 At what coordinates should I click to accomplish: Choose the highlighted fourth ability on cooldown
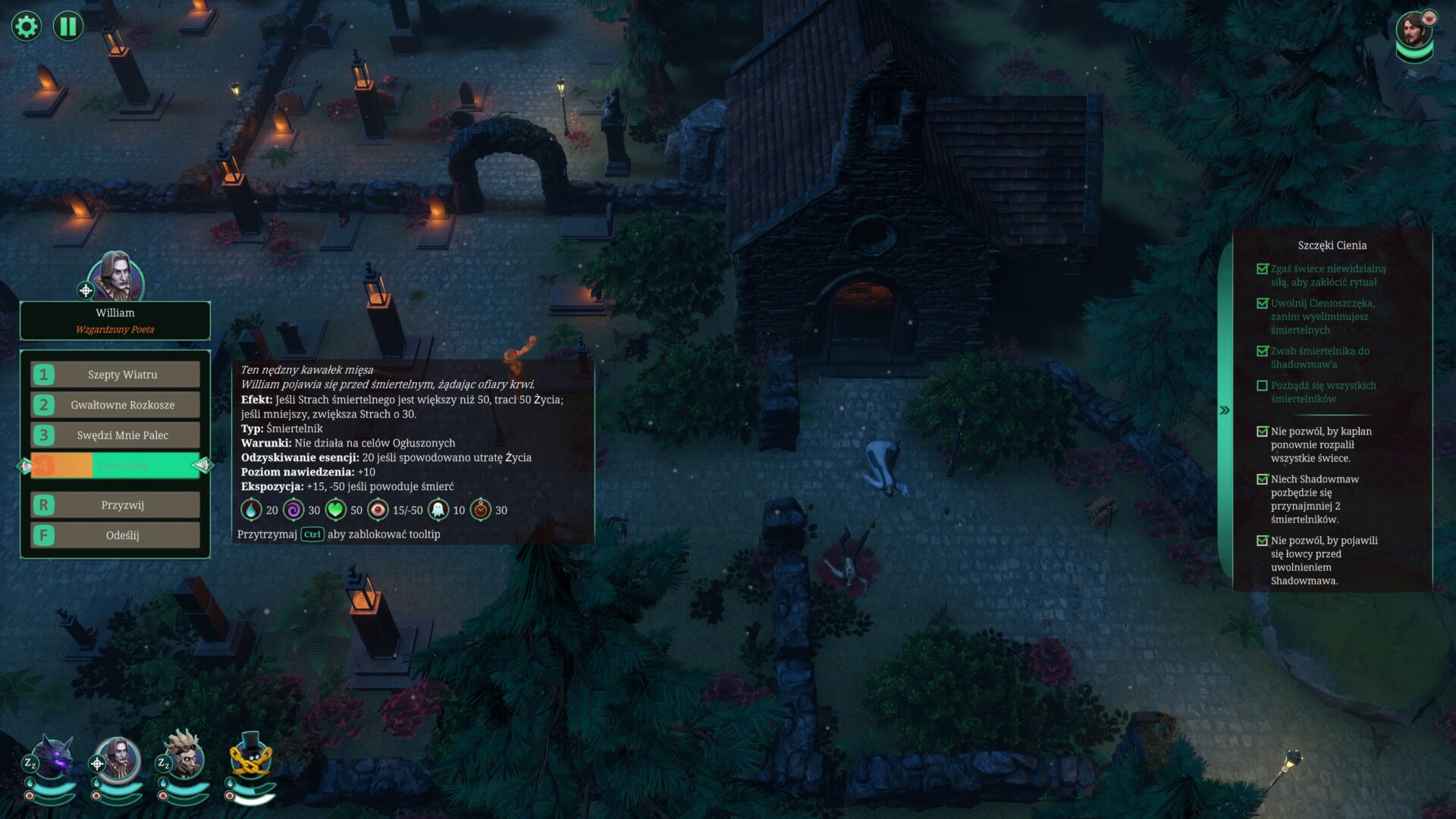[x=115, y=466]
